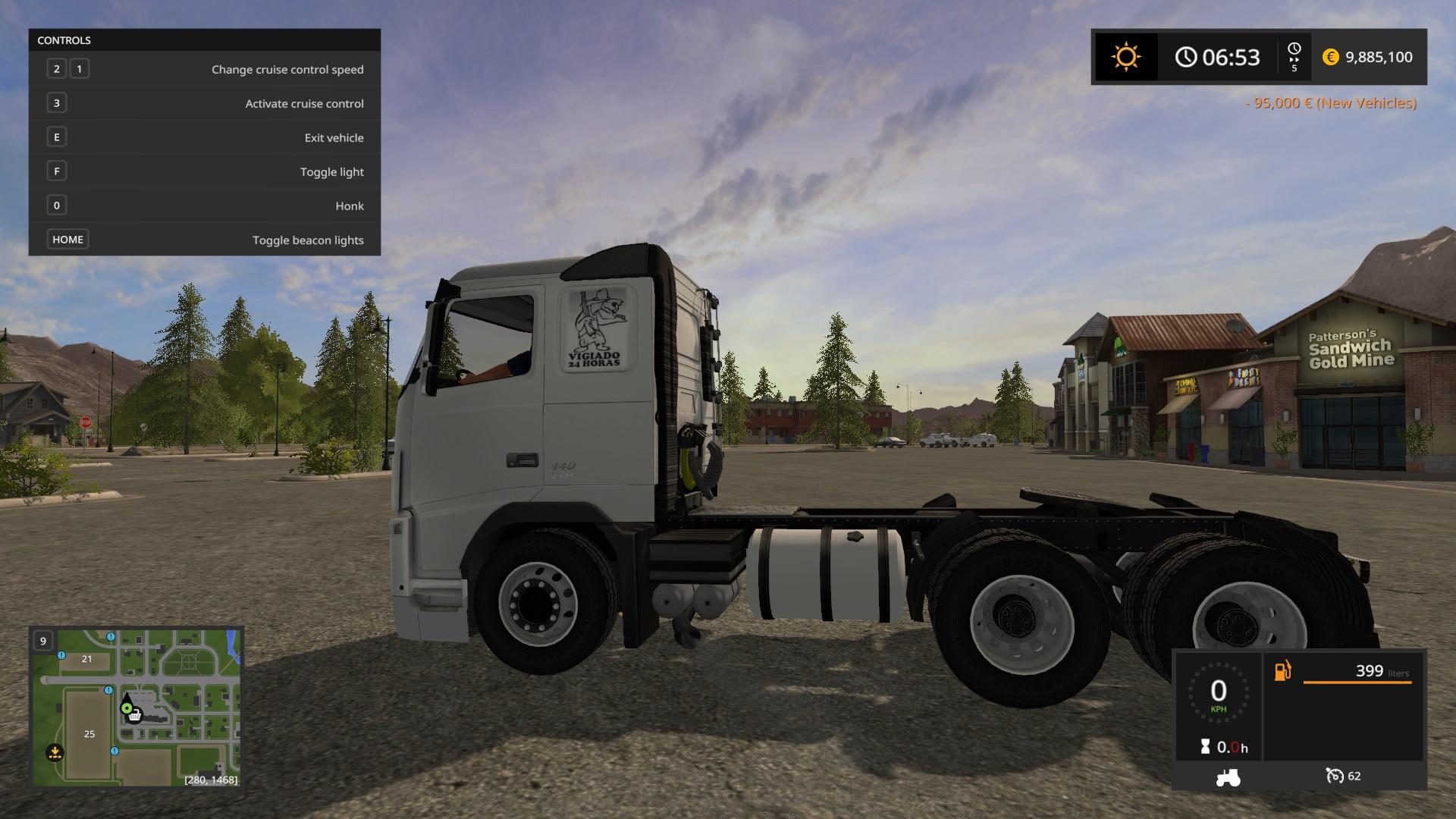Select field 25 on the minimap
The width and height of the screenshot is (1456, 819).
[x=89, y=733]
